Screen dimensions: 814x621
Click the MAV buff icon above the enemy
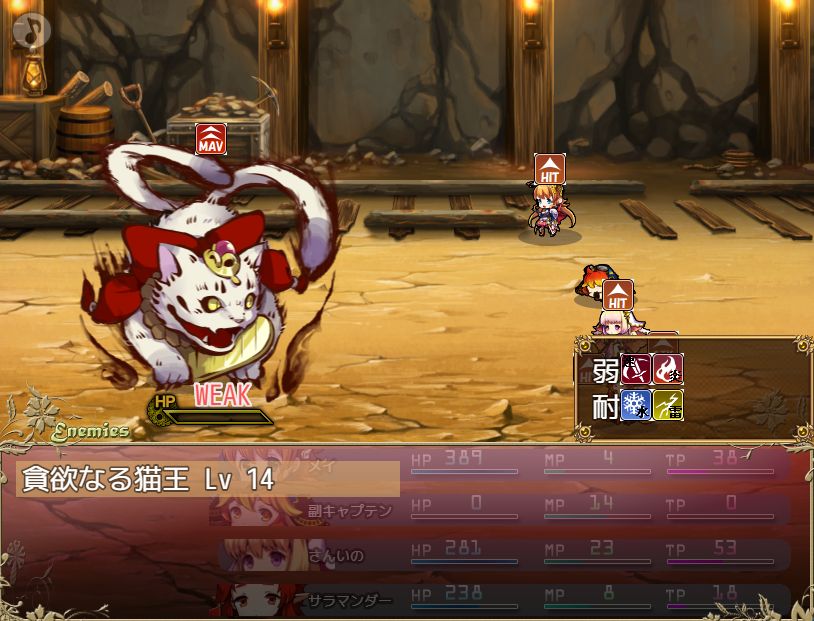pyautogui.click(x=210, y=139)
